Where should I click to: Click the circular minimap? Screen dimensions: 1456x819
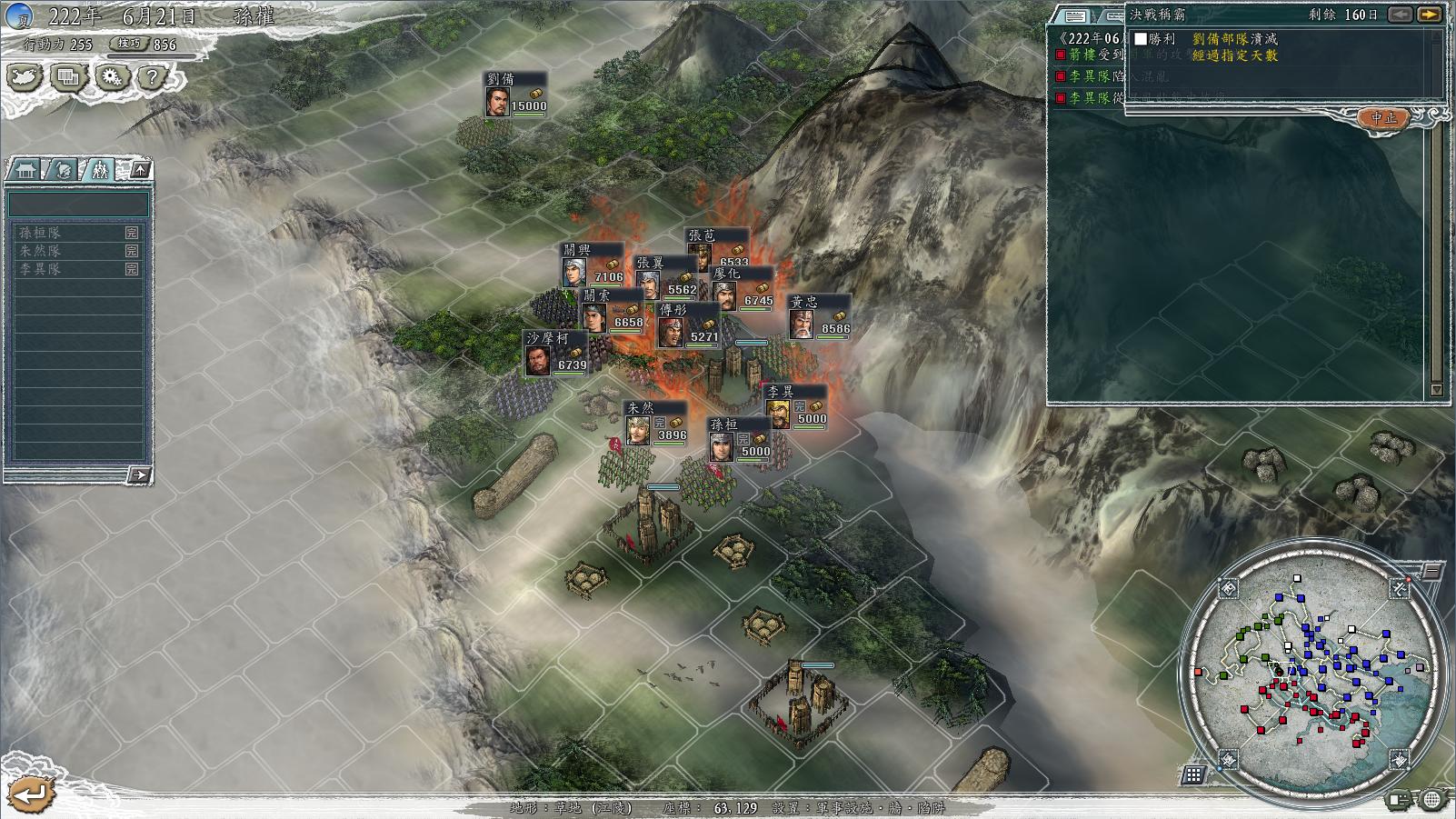(x=1313, y=673)
